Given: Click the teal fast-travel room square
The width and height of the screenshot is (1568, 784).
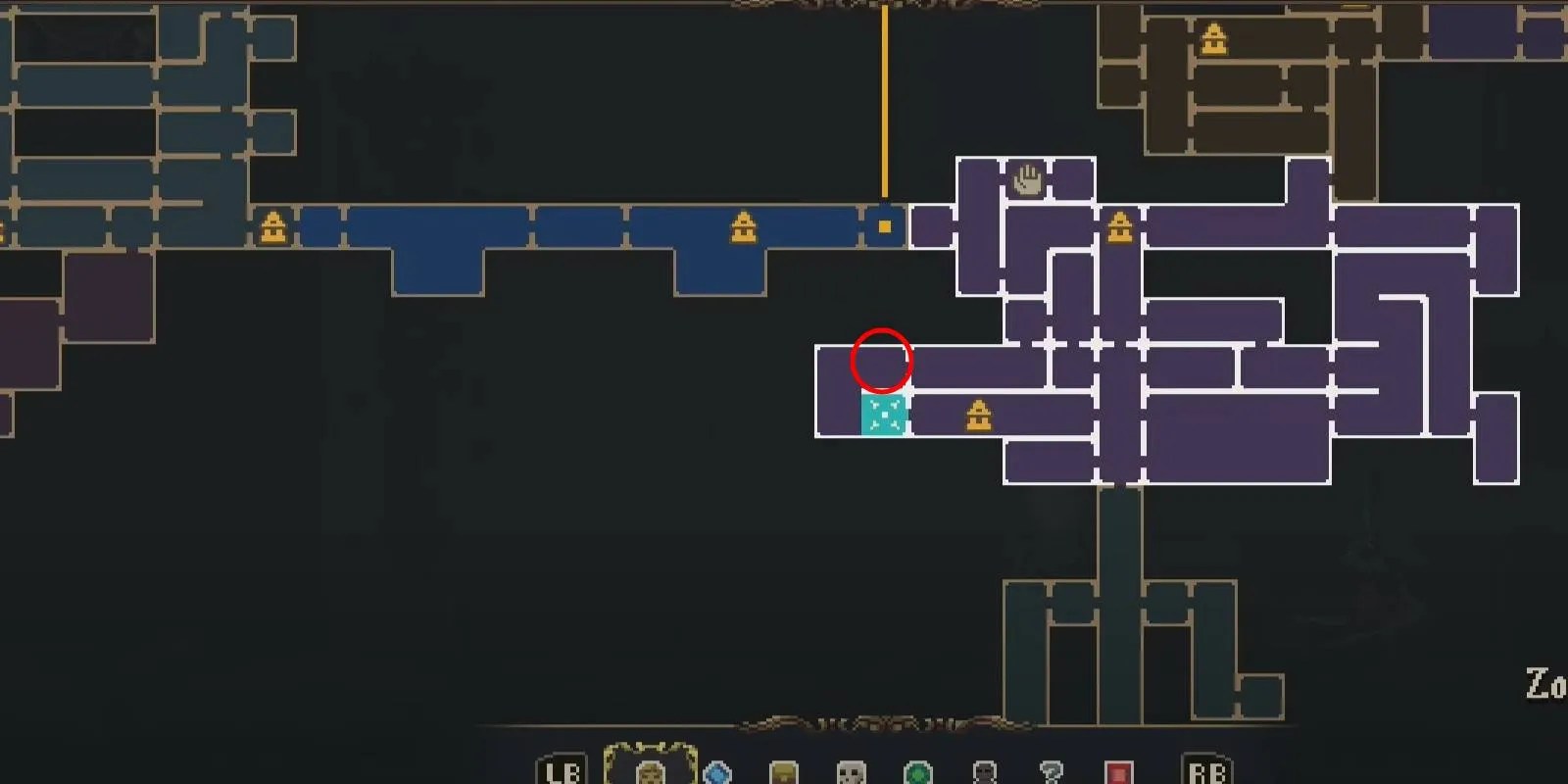Looking at the screenshot, I should (883, 415).
